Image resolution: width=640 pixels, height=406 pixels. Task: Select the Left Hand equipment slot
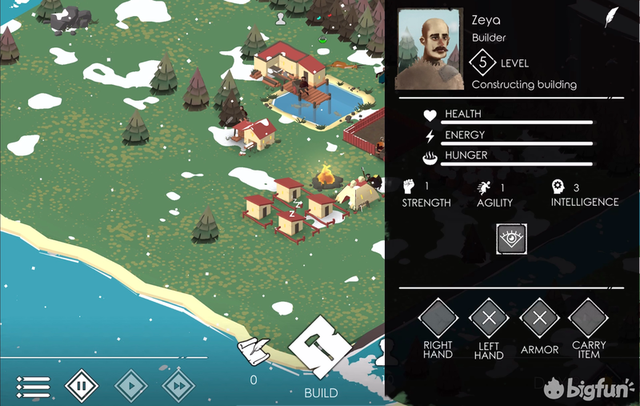[489, 319]
